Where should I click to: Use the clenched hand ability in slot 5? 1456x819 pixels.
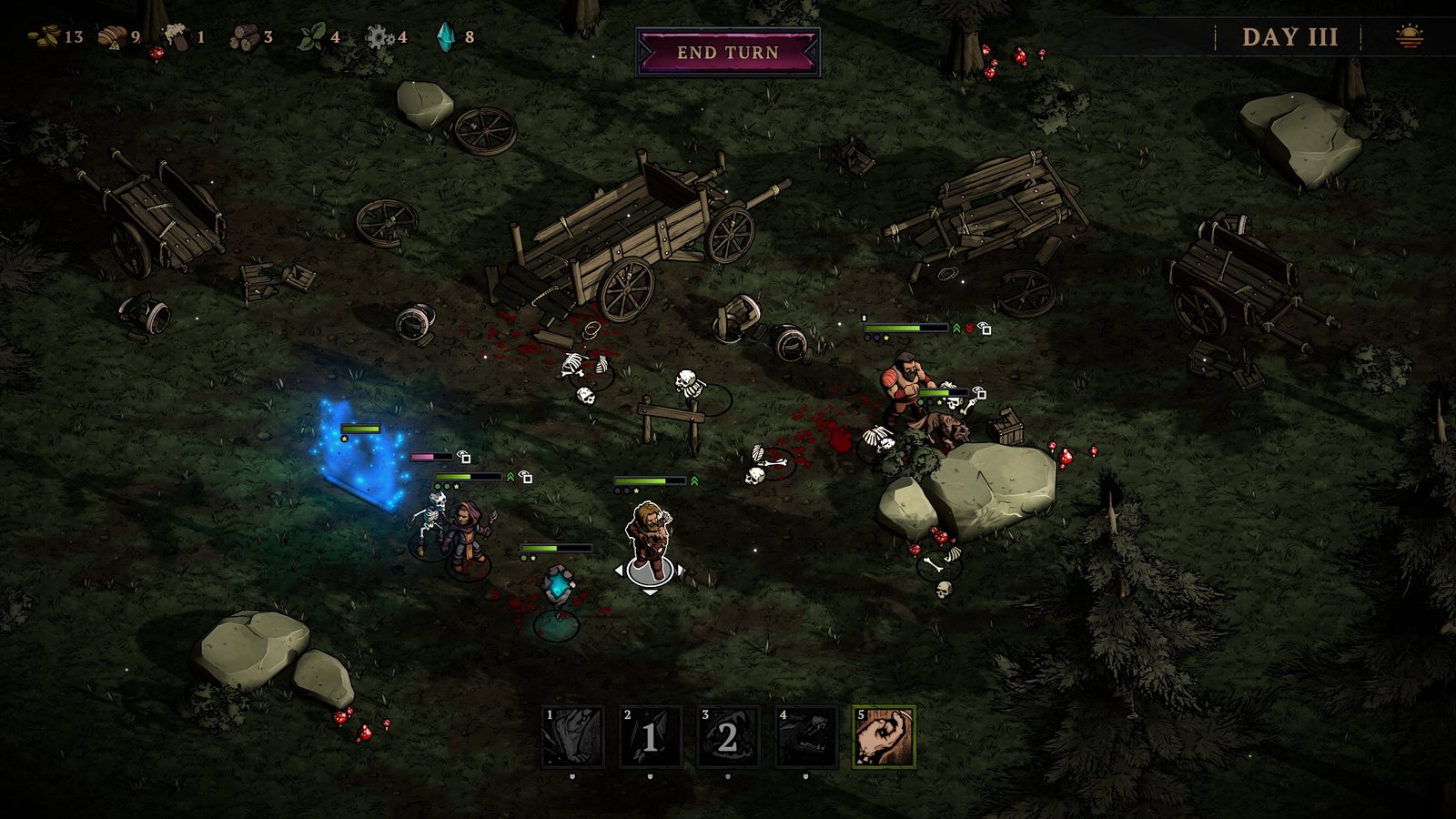tap(884, 737)
